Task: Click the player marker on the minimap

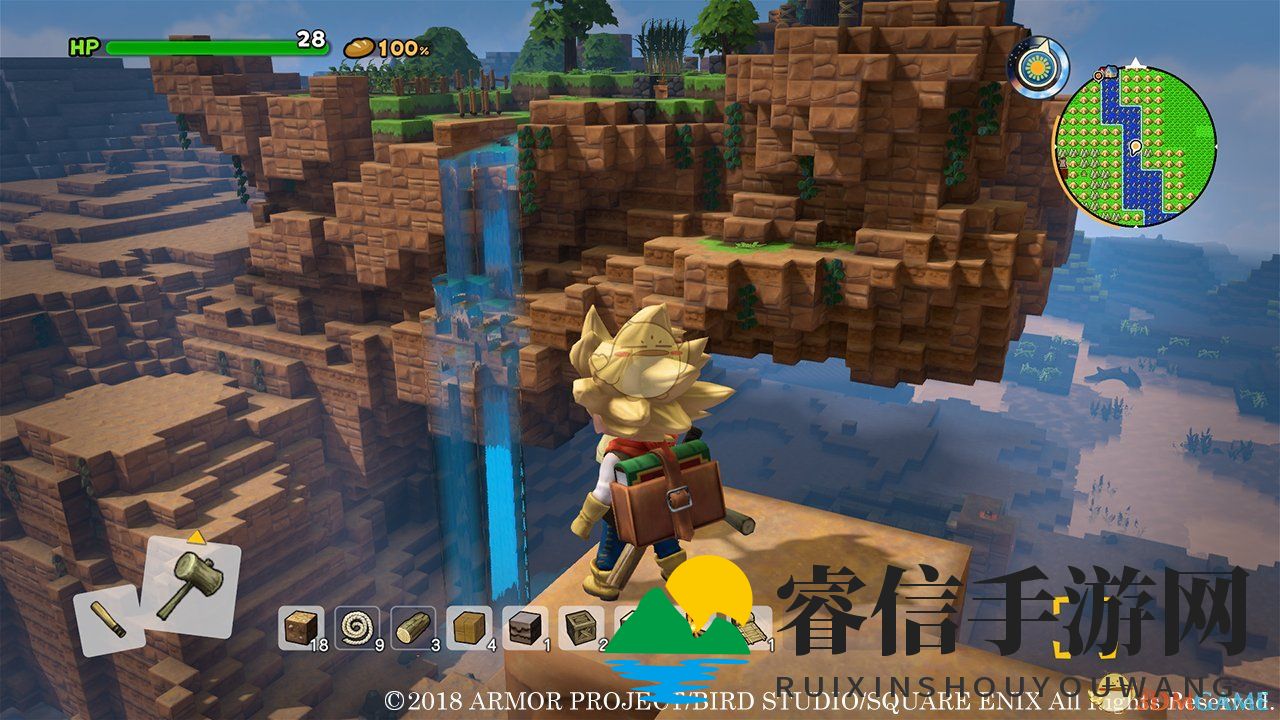Action: tap(1136, 148)
